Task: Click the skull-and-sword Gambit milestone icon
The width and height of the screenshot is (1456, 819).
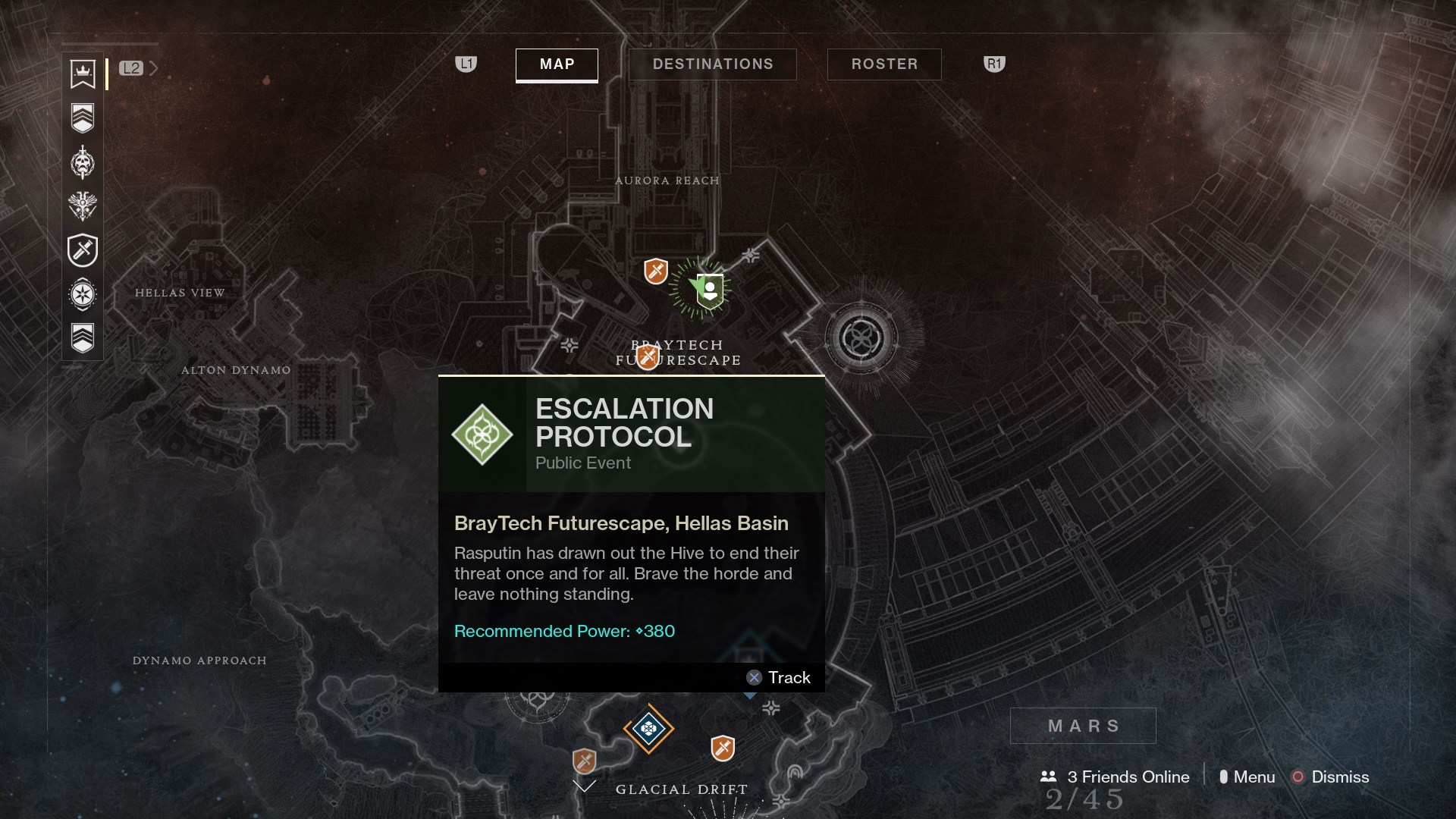Action: pyautogui.click(x=82, y=162)
